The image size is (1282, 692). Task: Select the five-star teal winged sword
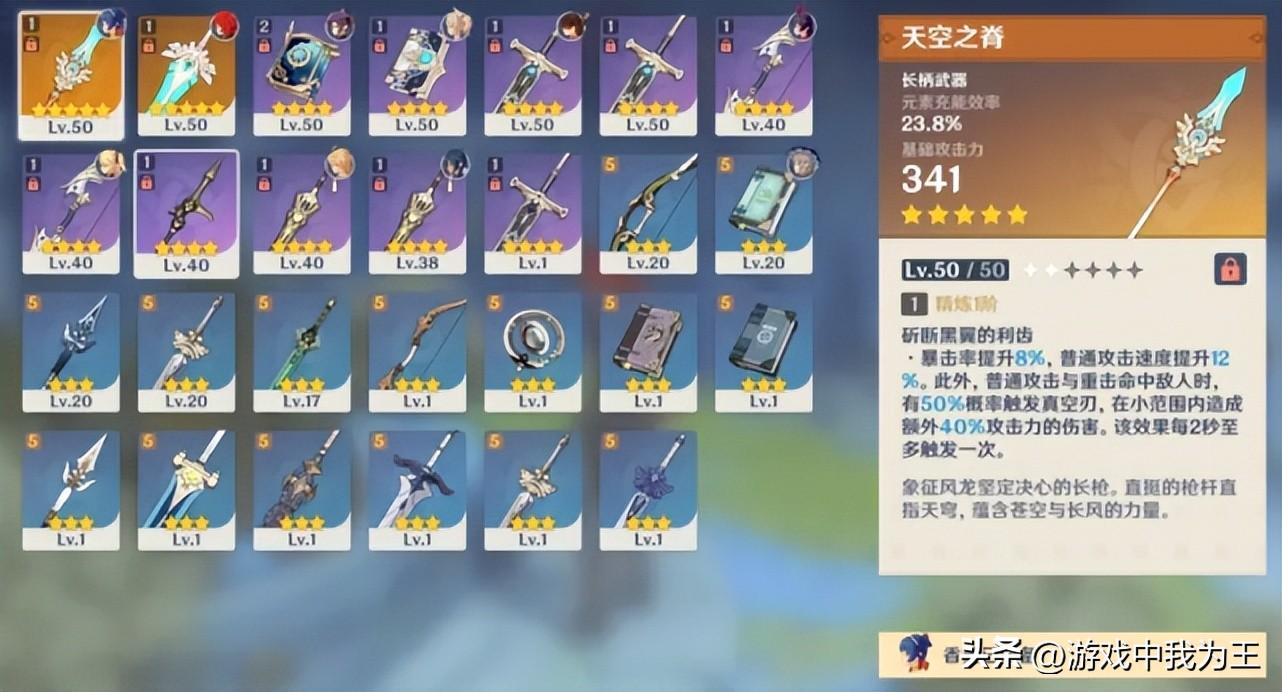pyautogui.click(x=186, y=73)
